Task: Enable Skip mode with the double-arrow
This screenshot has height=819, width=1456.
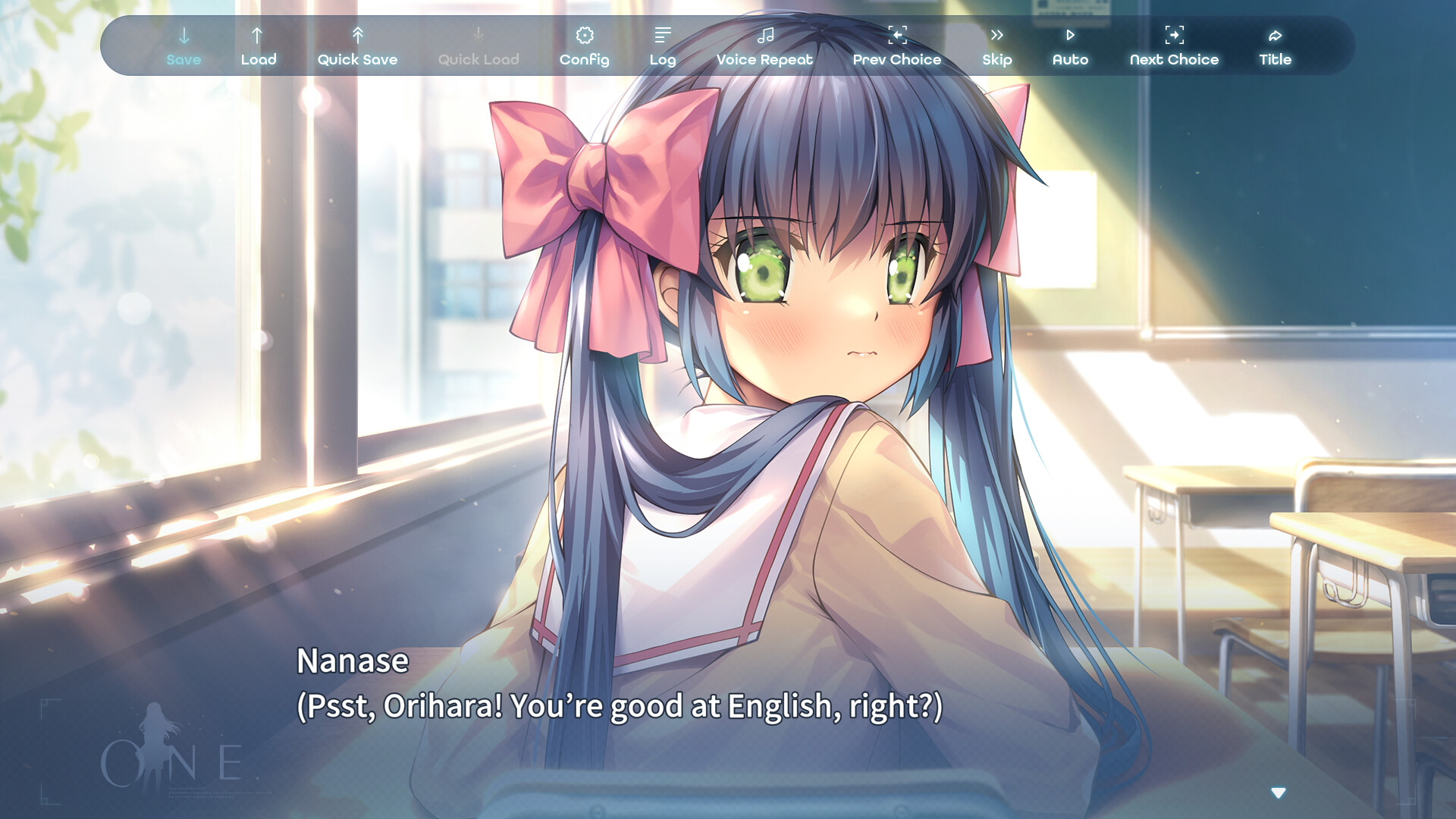Action: coord(996,34)
